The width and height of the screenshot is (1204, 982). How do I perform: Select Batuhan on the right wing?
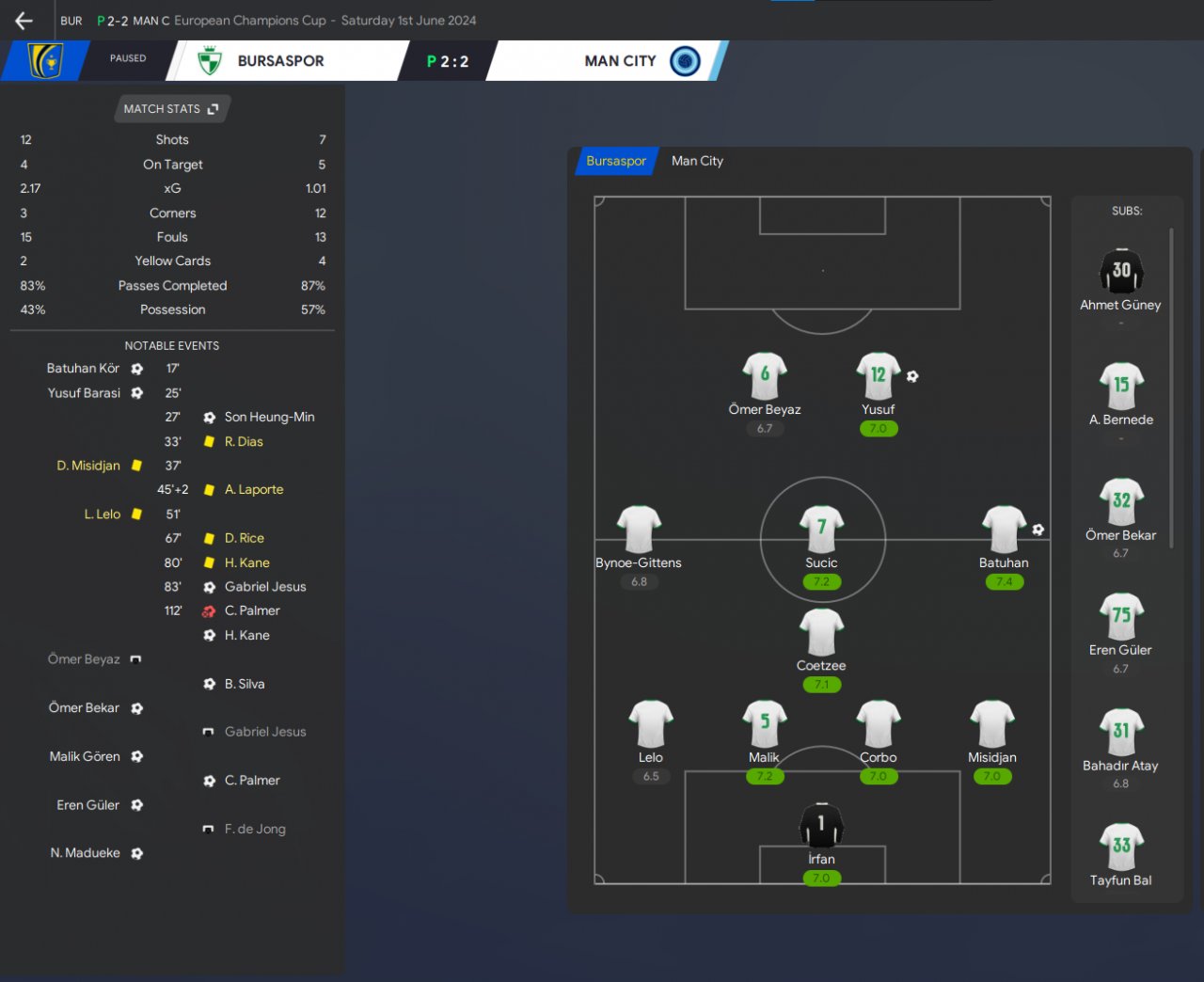pos(1004,531)
